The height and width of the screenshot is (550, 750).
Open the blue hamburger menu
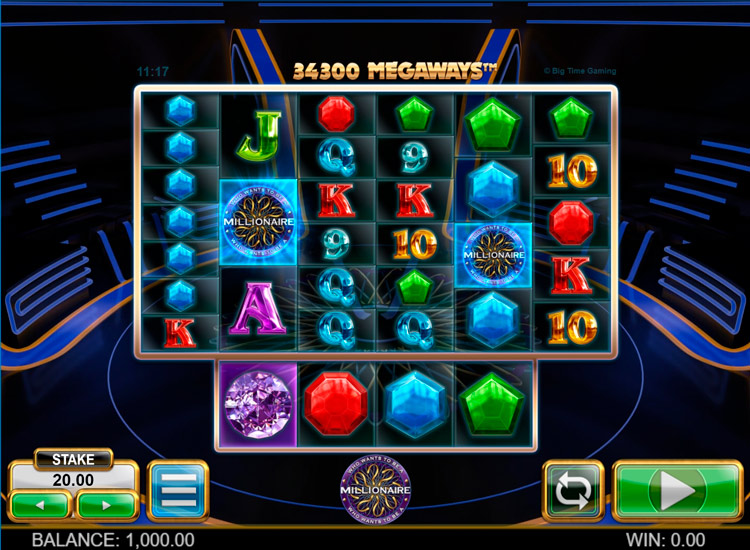click(x=177, y=491)
